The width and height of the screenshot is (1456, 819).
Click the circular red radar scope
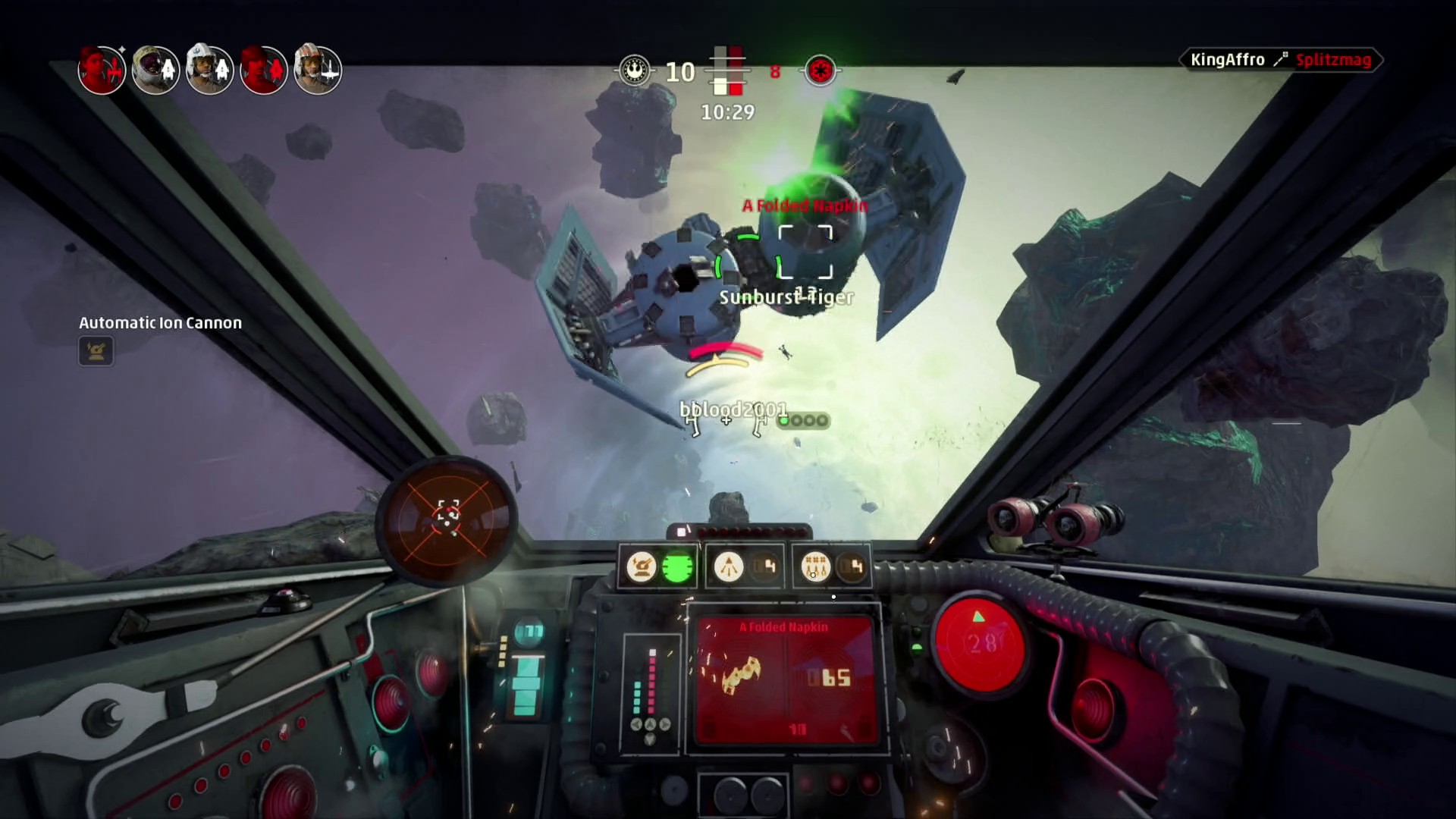click(x=447, y=521)
